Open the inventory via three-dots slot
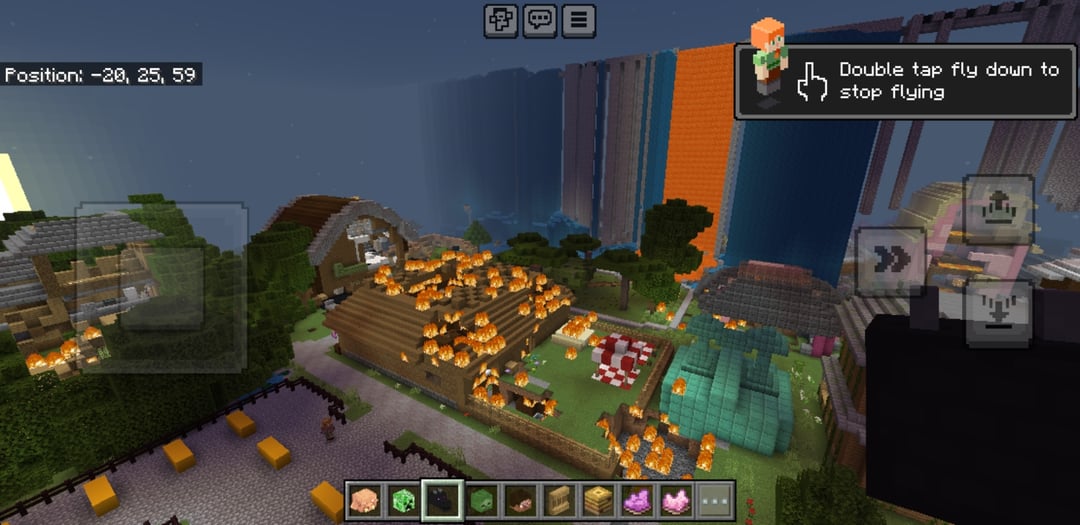The image size is (1080, 525). tap(714, 500)
